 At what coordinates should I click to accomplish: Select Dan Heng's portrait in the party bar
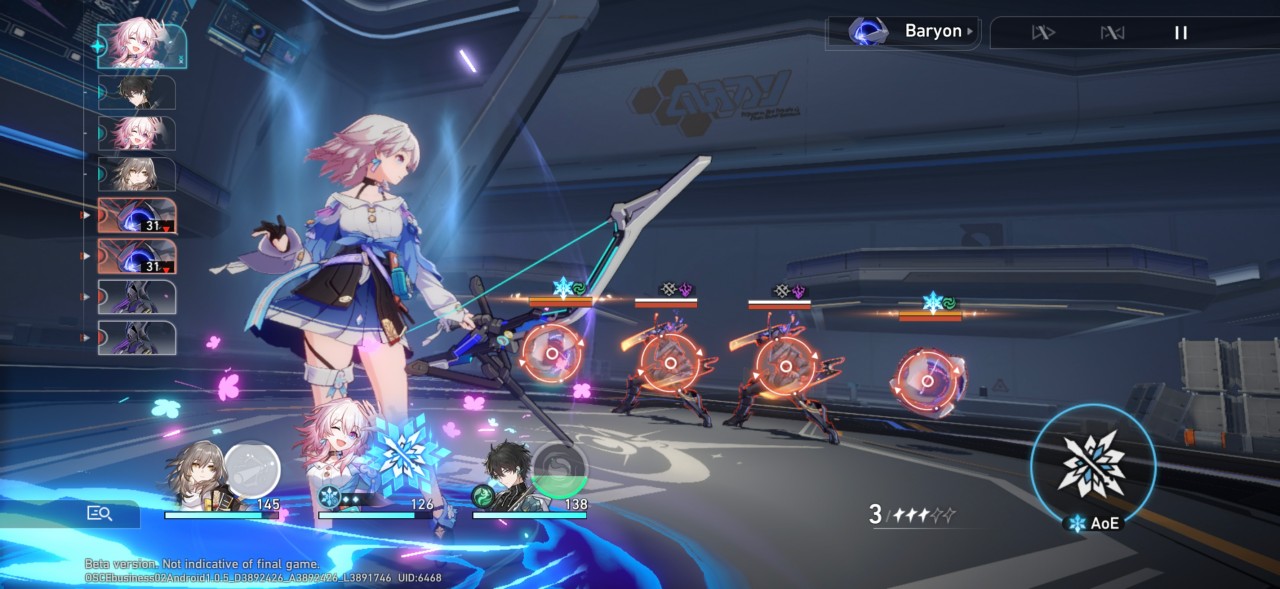[x=510, y=476]
